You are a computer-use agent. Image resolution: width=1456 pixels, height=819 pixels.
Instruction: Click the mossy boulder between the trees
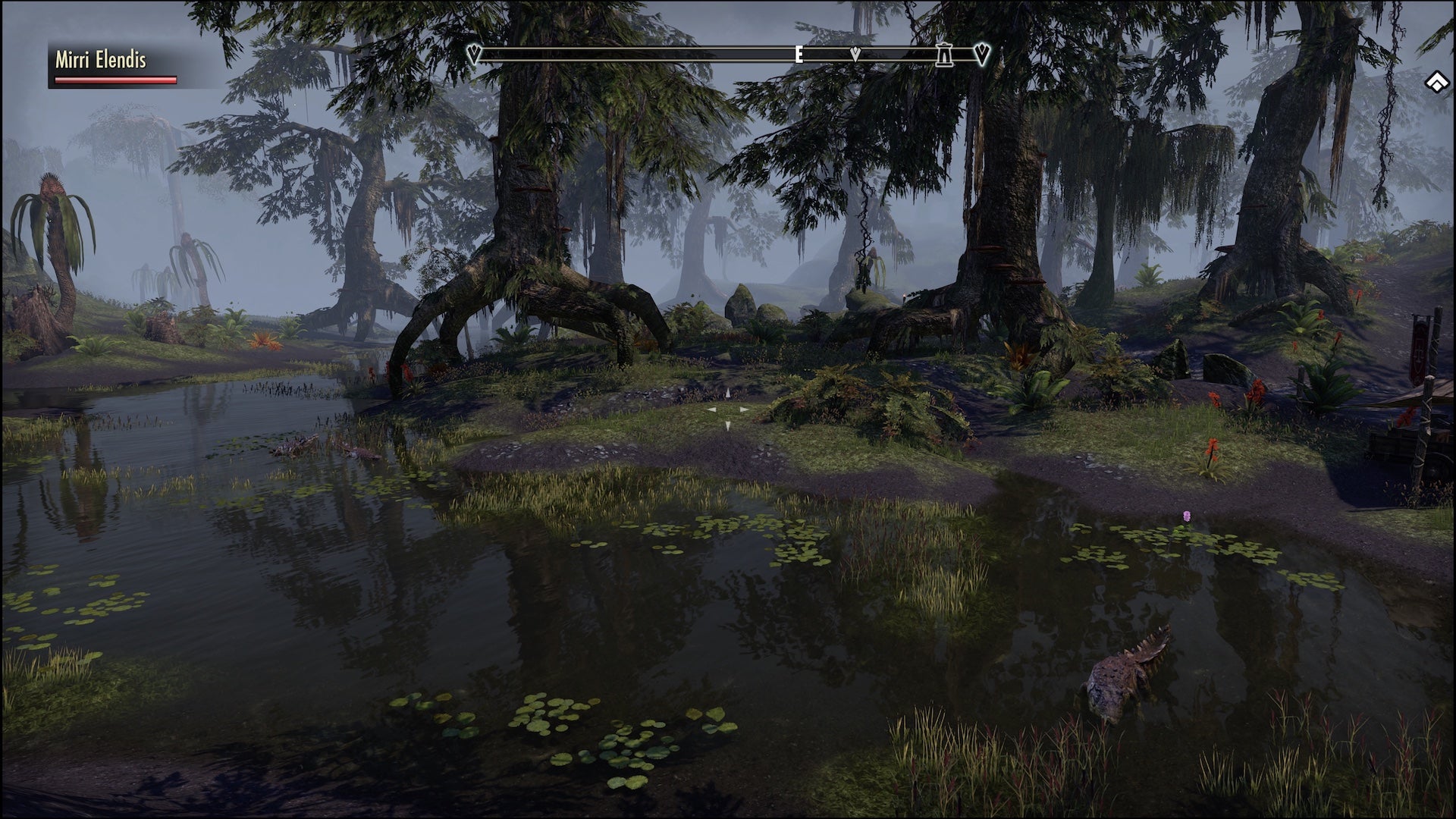tap(739, 303)
